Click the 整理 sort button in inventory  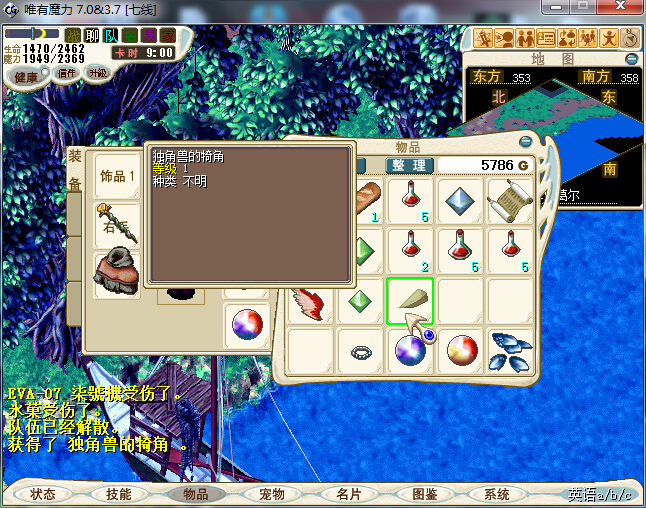click(x=409, y=165)
